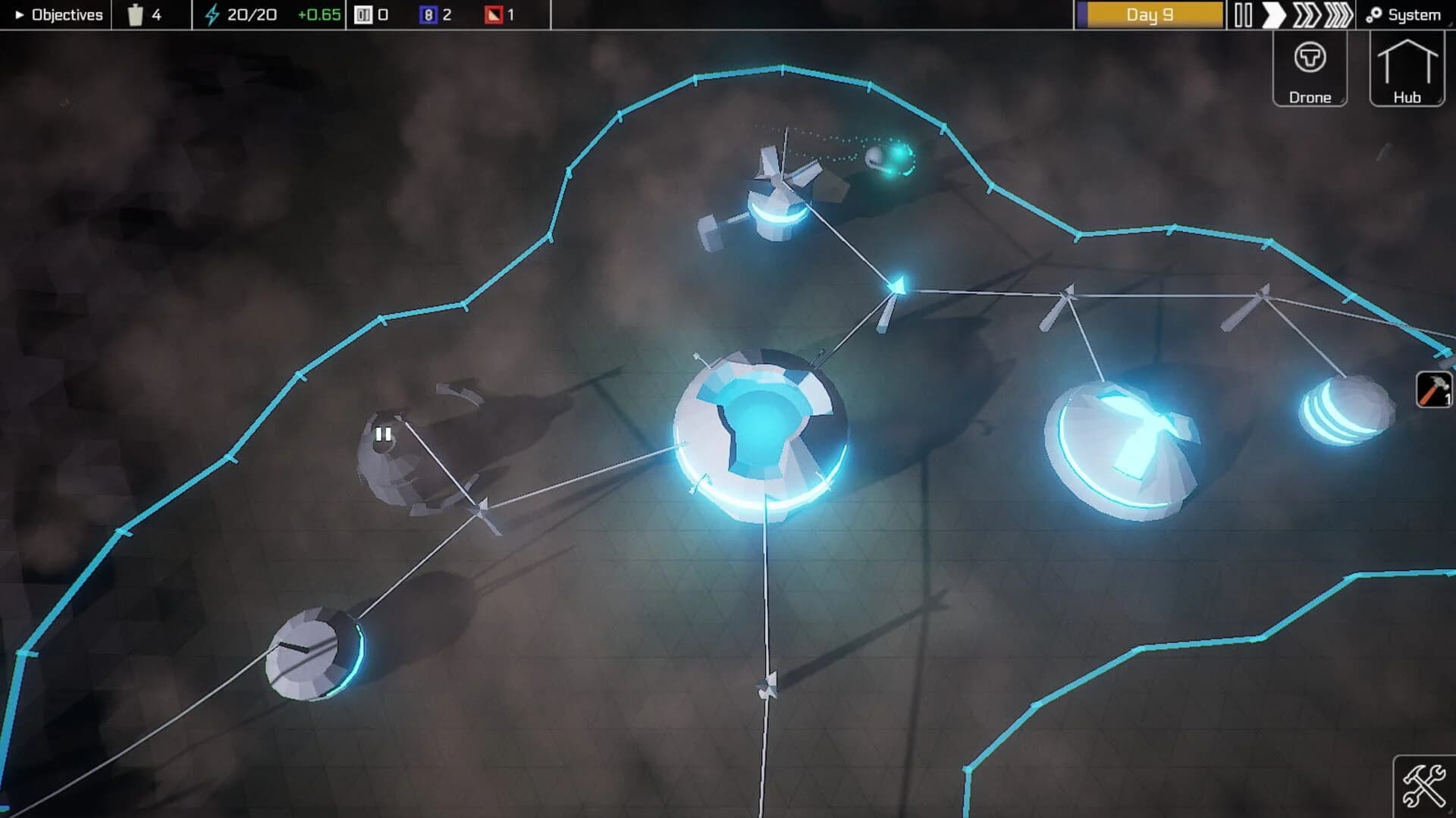The width and height of the screenshot is (1456, 818).
Task: Click the energy lightning bolt icon
Action: (x=212, y=13)
